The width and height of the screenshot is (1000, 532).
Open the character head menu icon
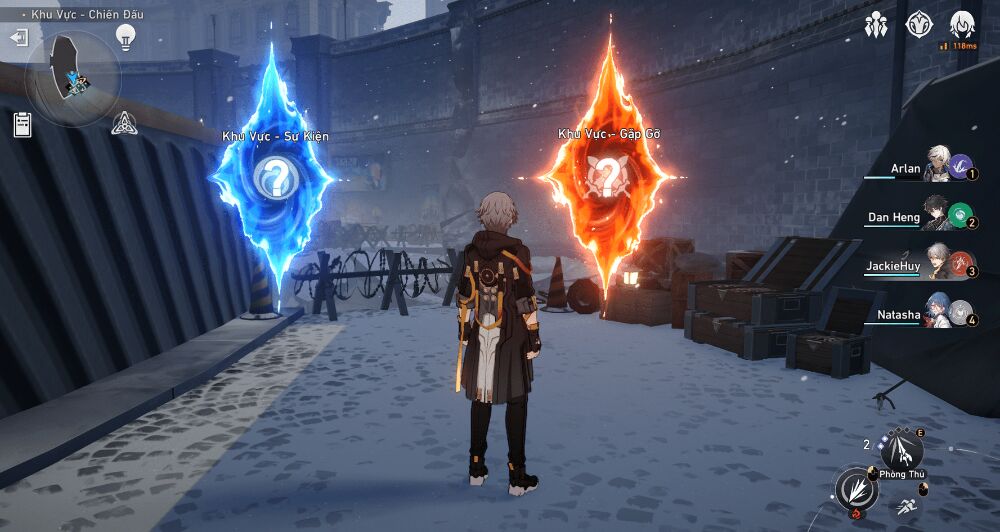(x=962, y=24)
